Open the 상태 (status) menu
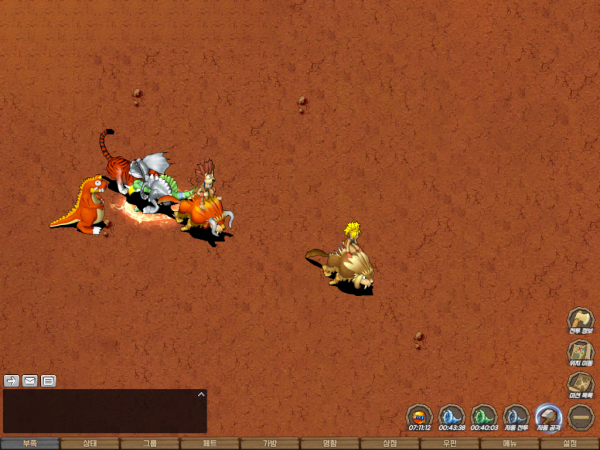This screenshot has width=600, height=450. coord(90,443)
